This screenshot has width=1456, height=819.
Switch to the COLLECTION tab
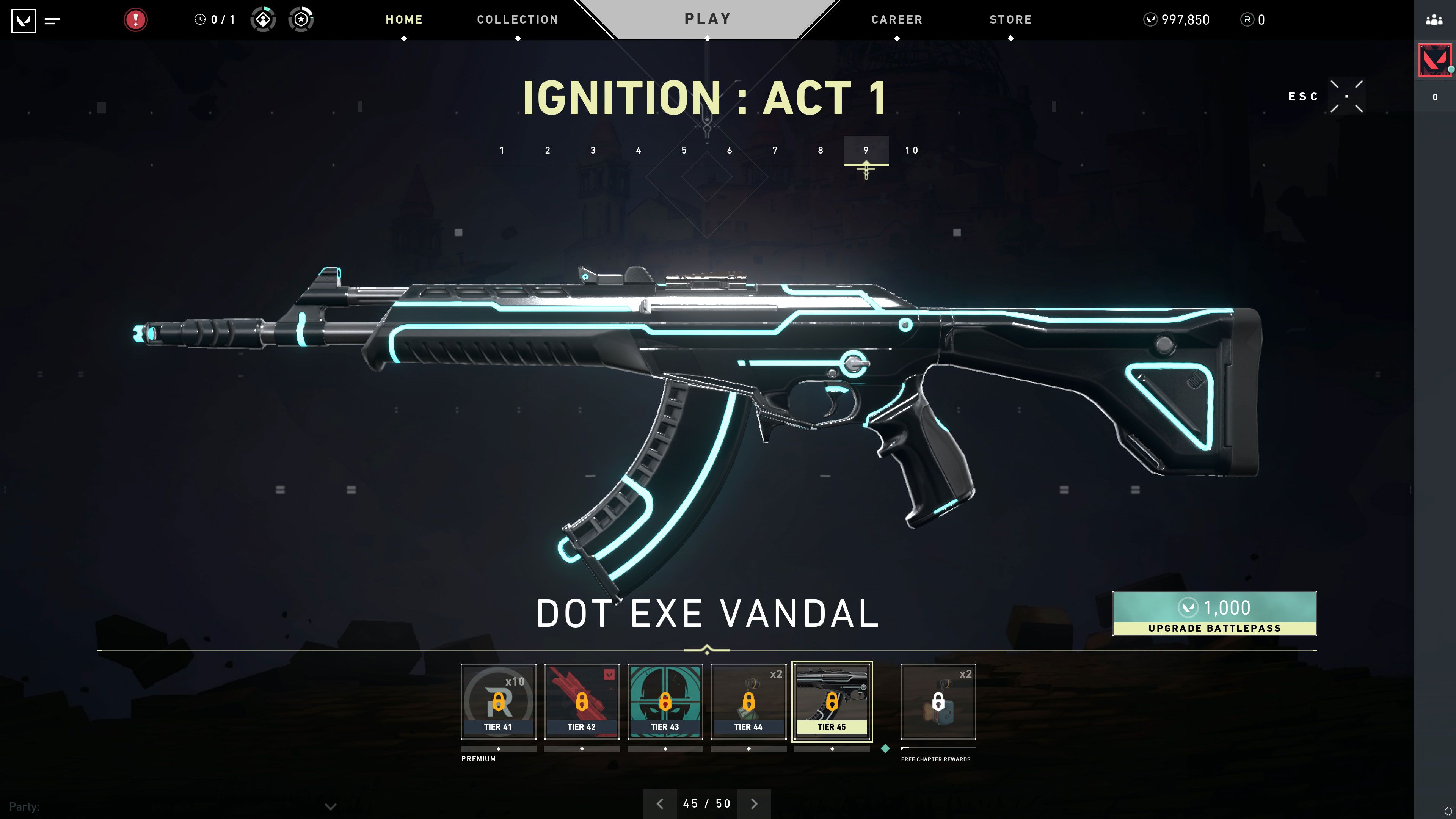tap(516, 19)
